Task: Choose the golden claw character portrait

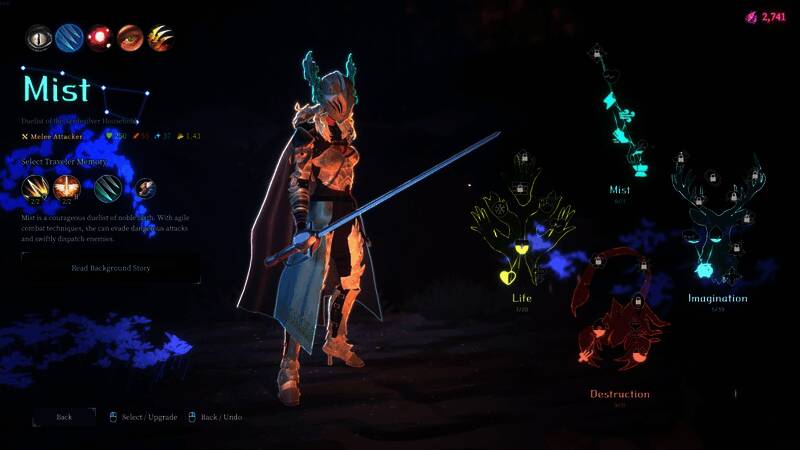Action: click(160, 38)
